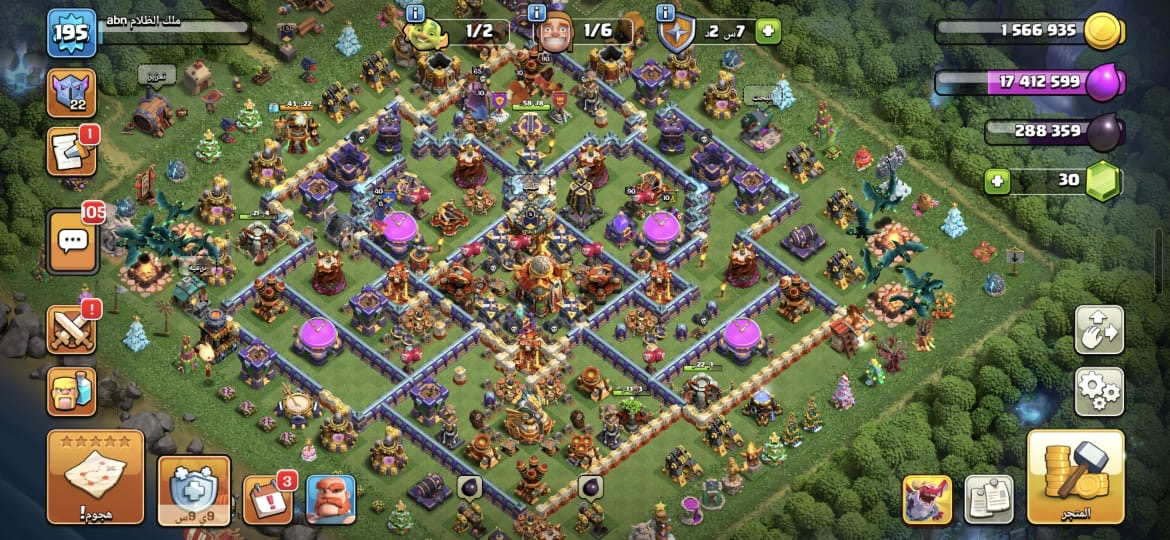Open the Settings gear
The image size is (1170, 540).
point(1098,391)
